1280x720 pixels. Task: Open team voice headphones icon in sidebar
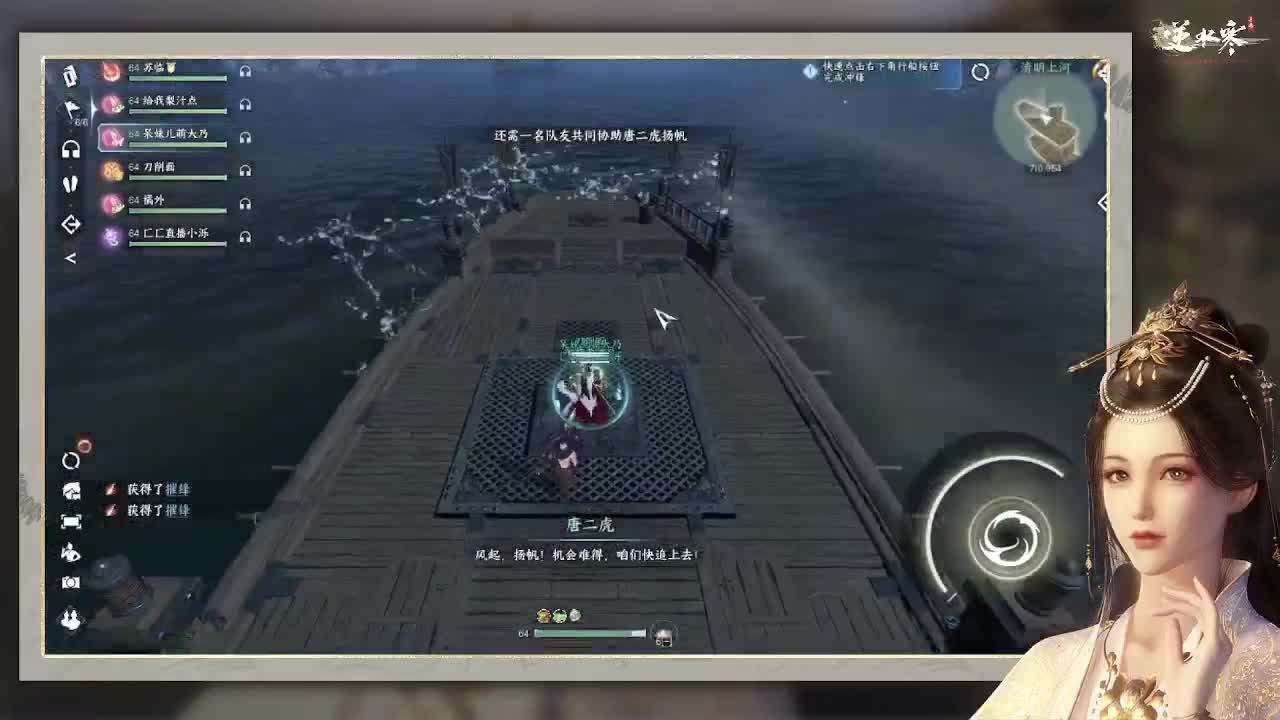[x=70, y=149]
